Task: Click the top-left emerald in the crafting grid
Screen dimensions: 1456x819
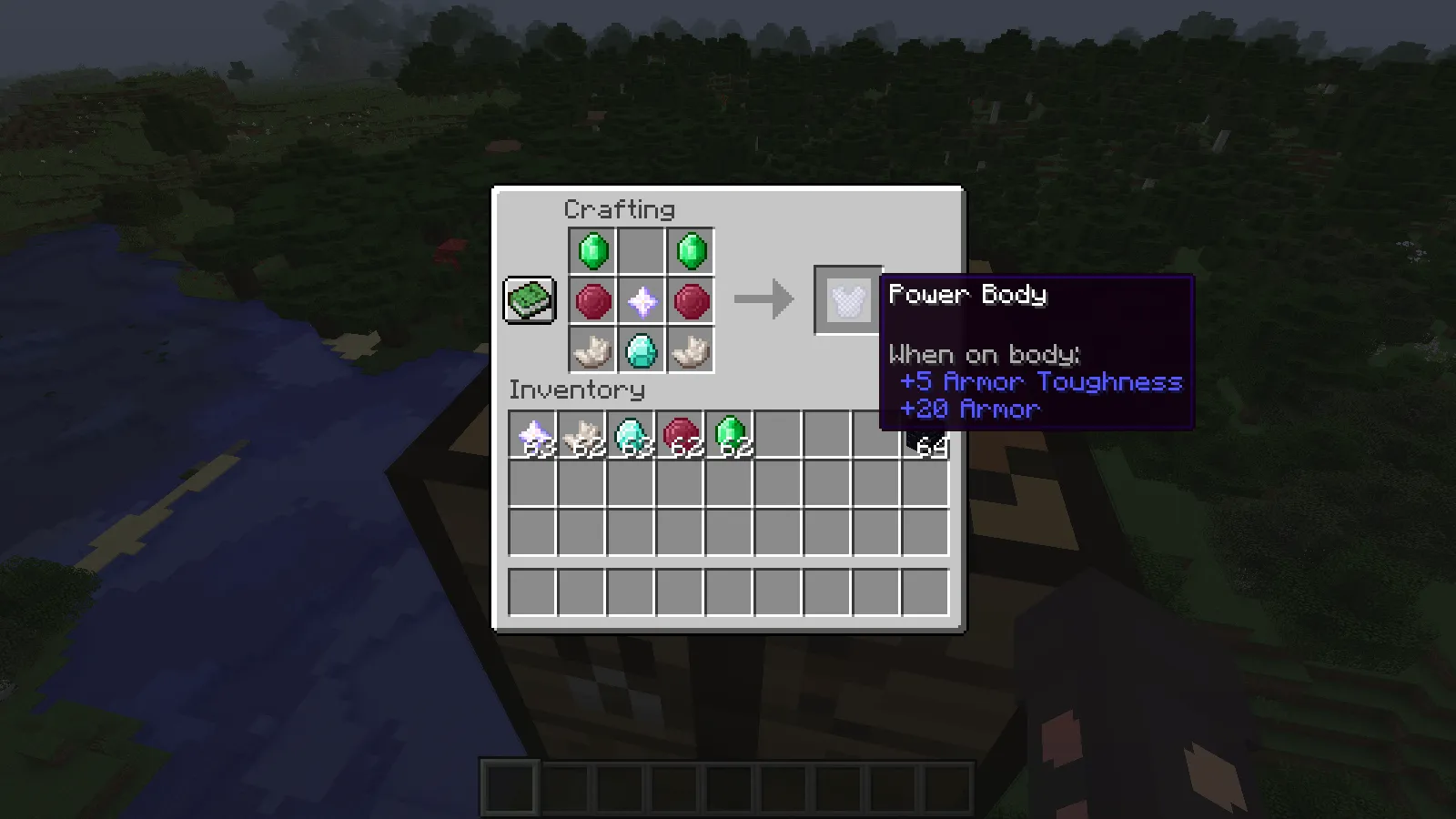Action: [591, 249]
